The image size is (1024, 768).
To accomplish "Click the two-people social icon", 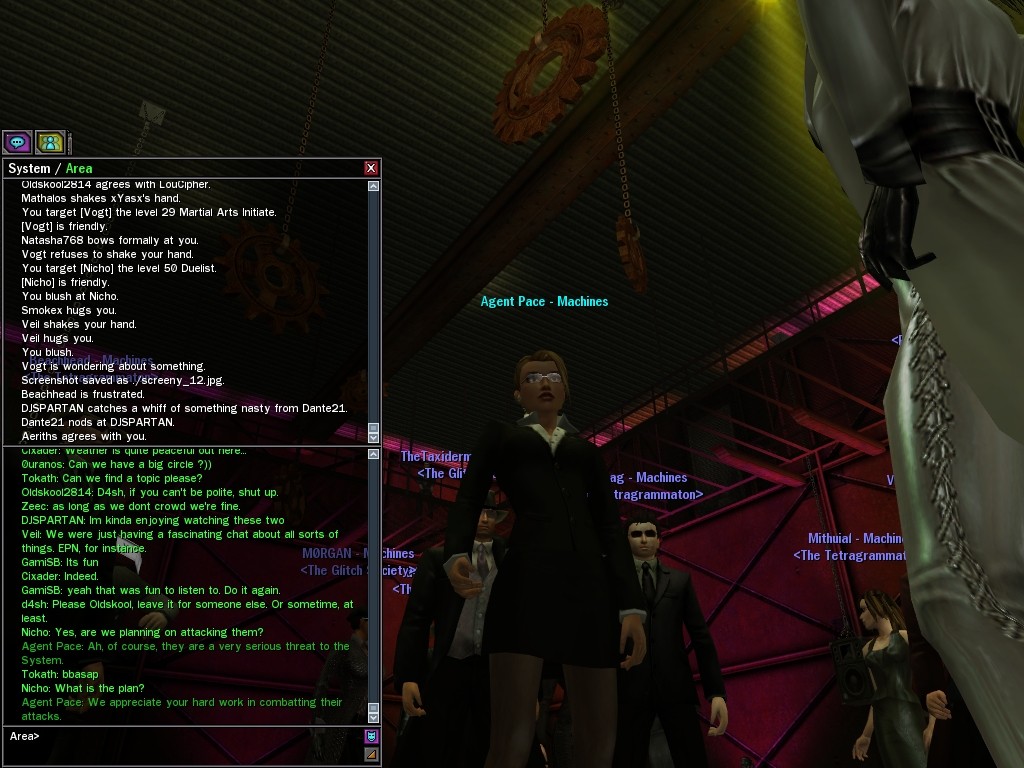I will (50, 142).
